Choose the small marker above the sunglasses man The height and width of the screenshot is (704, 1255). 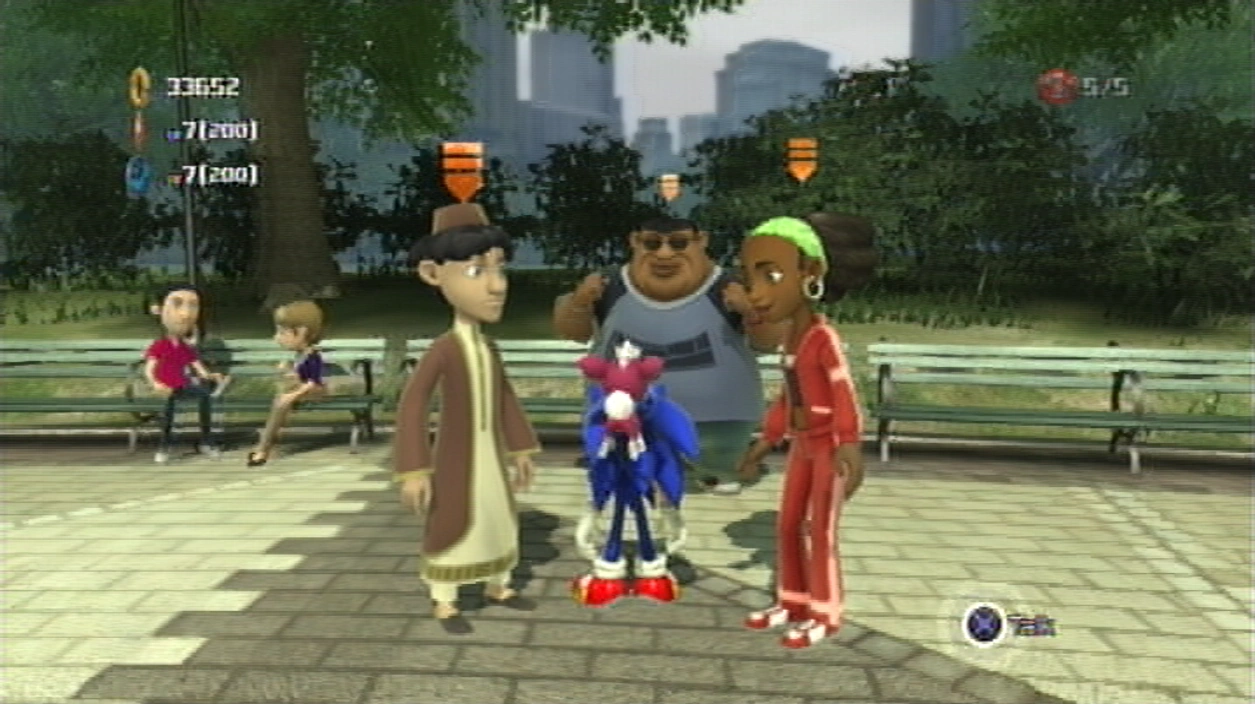pos(669,186)
